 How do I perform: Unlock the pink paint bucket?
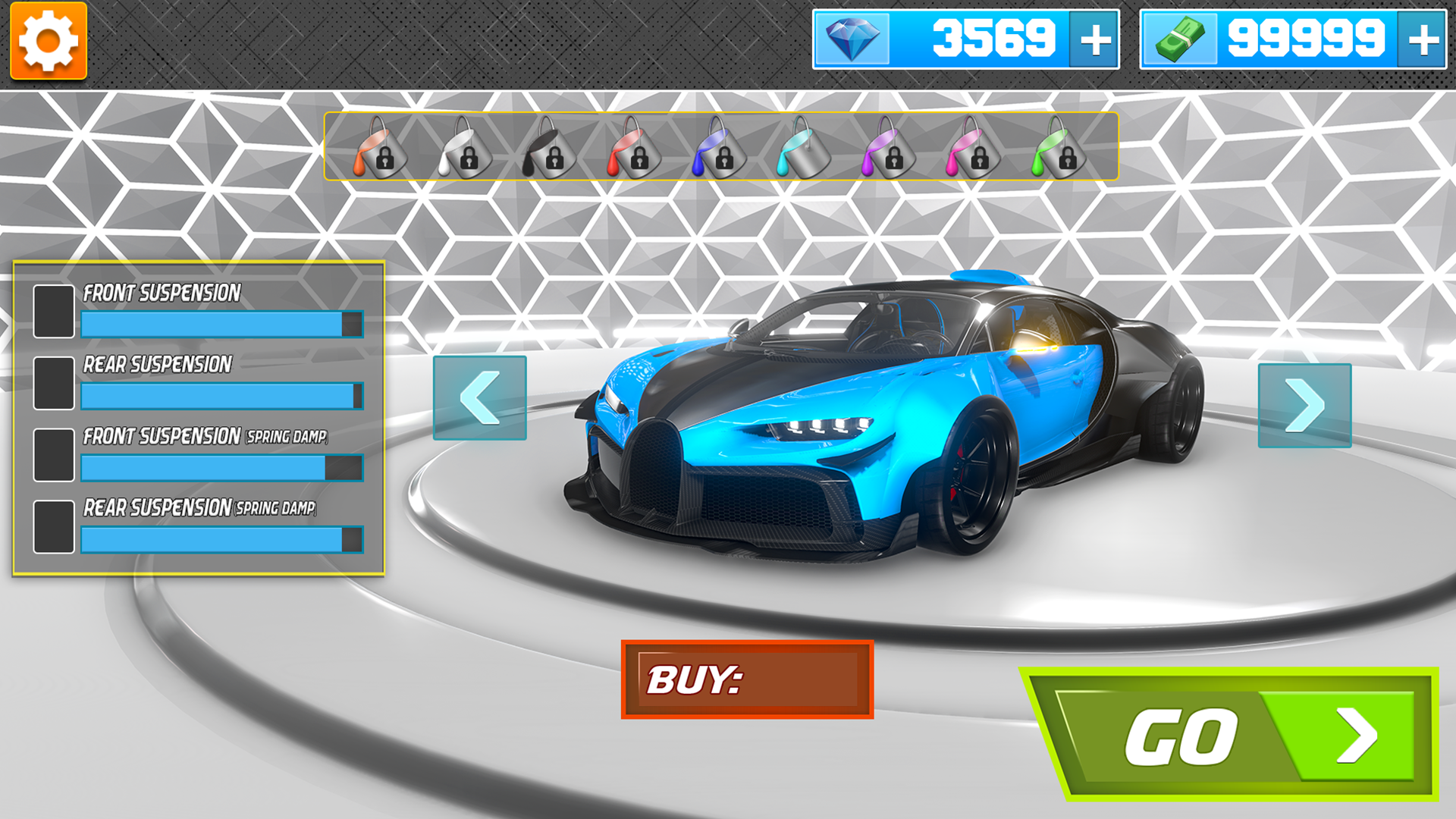[973, 148]
